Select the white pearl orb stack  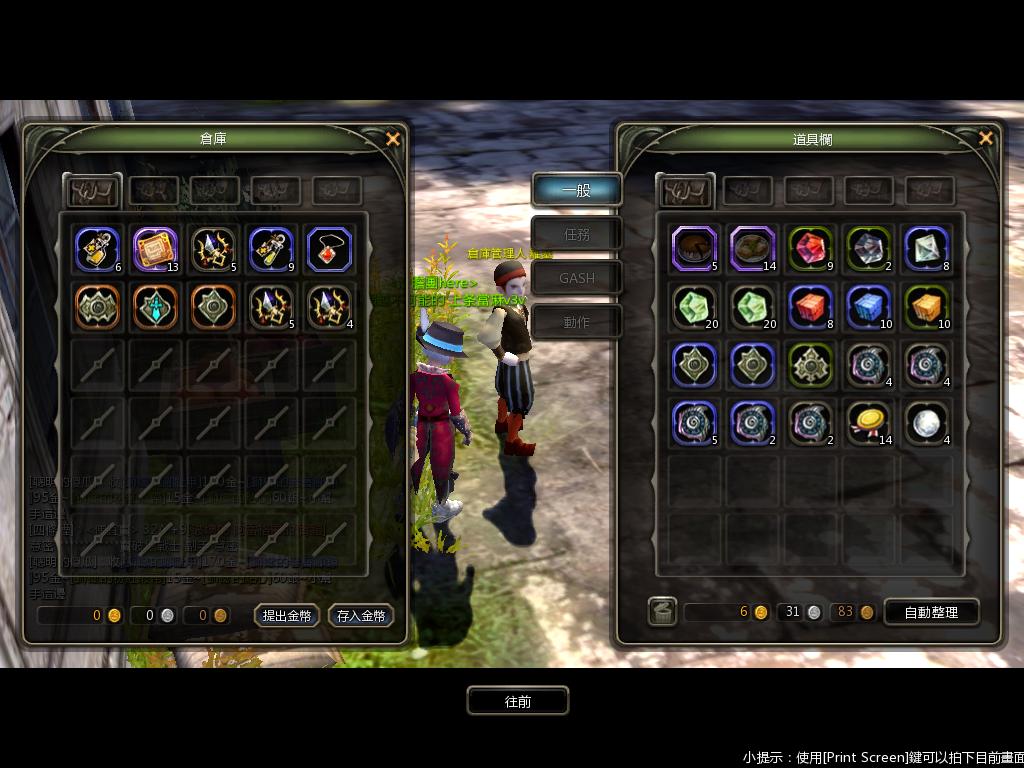tap(927, 422)
